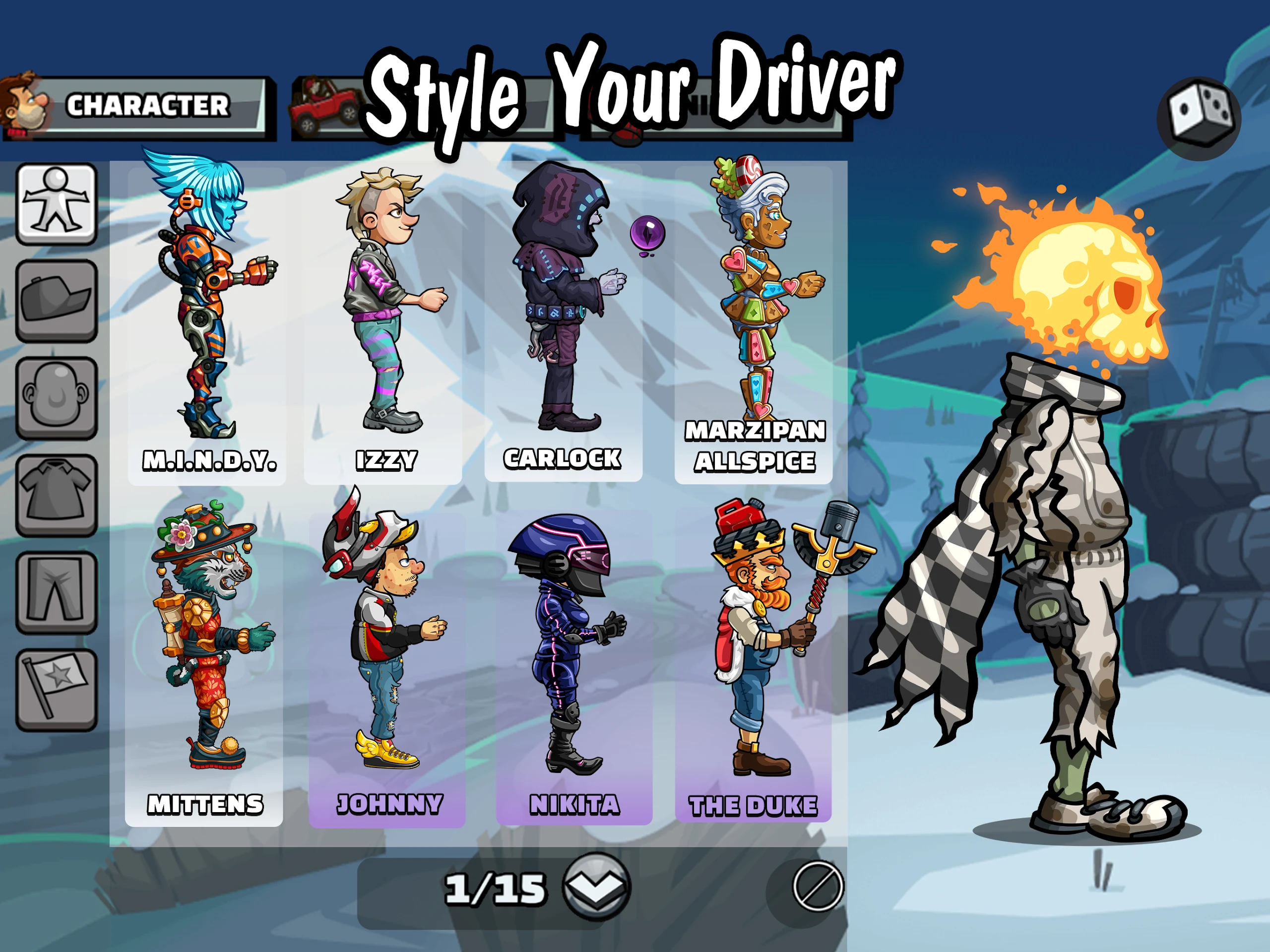The width and height of the screenshot is (1270, 952).
Task: Select the pants category
Action: pyautogui.click(x=56, y=592)
